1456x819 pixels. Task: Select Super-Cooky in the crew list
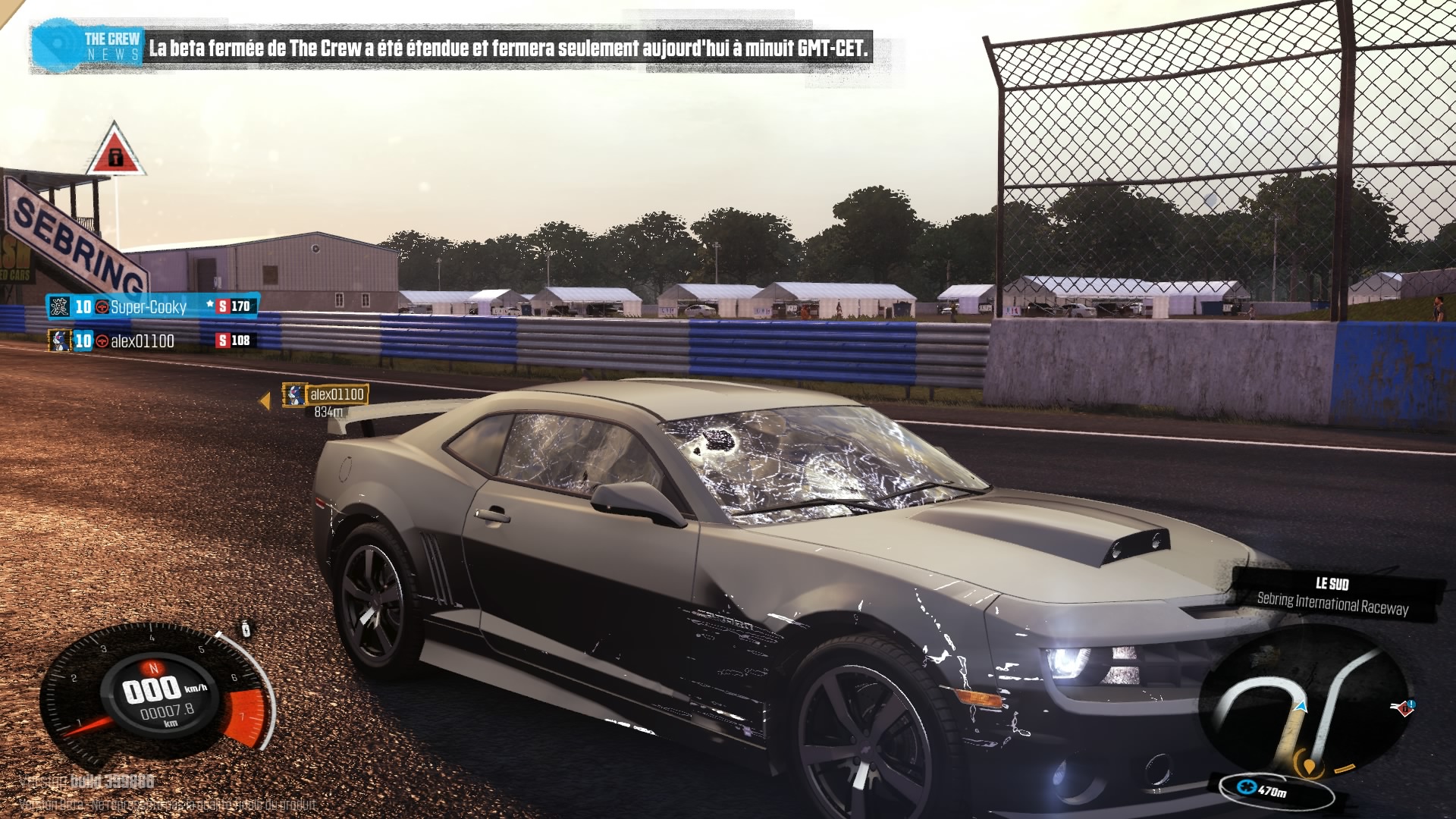149,306
